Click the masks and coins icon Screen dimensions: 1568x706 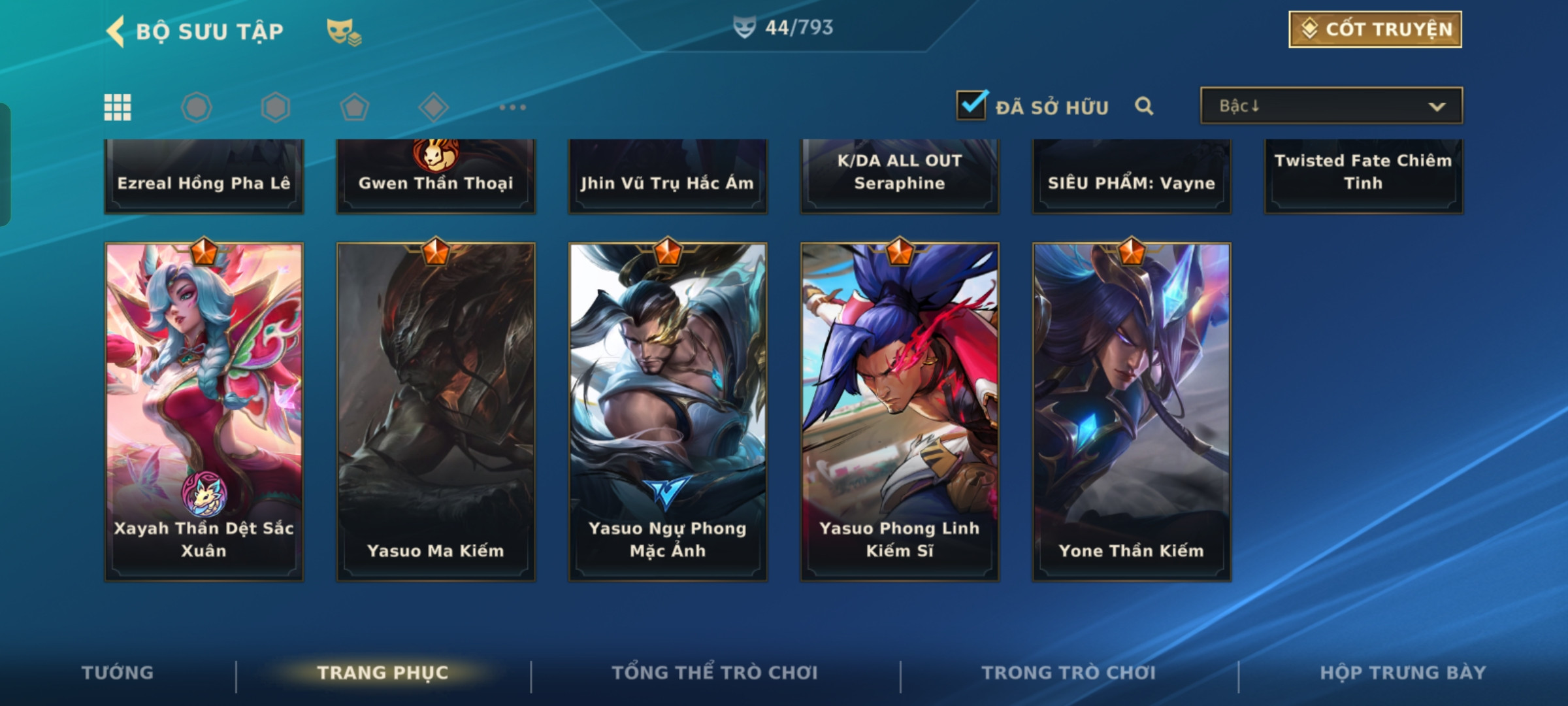[344, 31]
